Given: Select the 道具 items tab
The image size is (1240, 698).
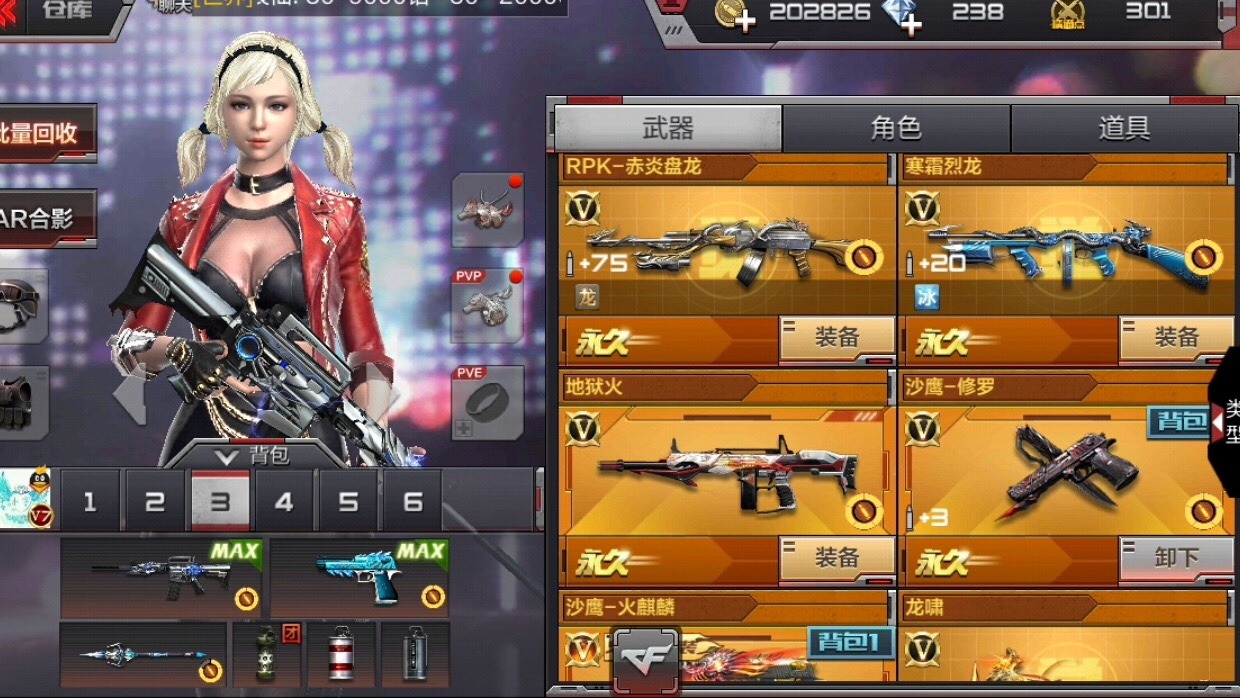Looking at the screenshot, I should point(1123,128).
